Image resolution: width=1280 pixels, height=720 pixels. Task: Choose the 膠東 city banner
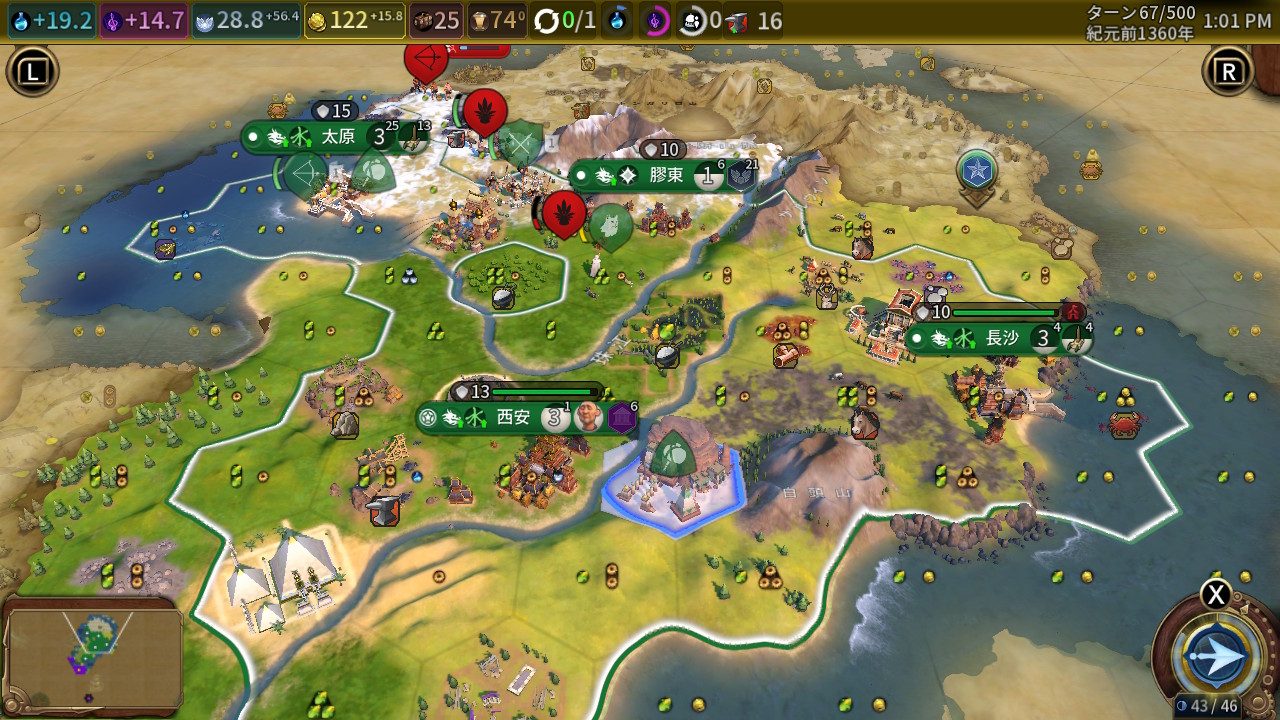pyautogui.click(x=665, y=176)
